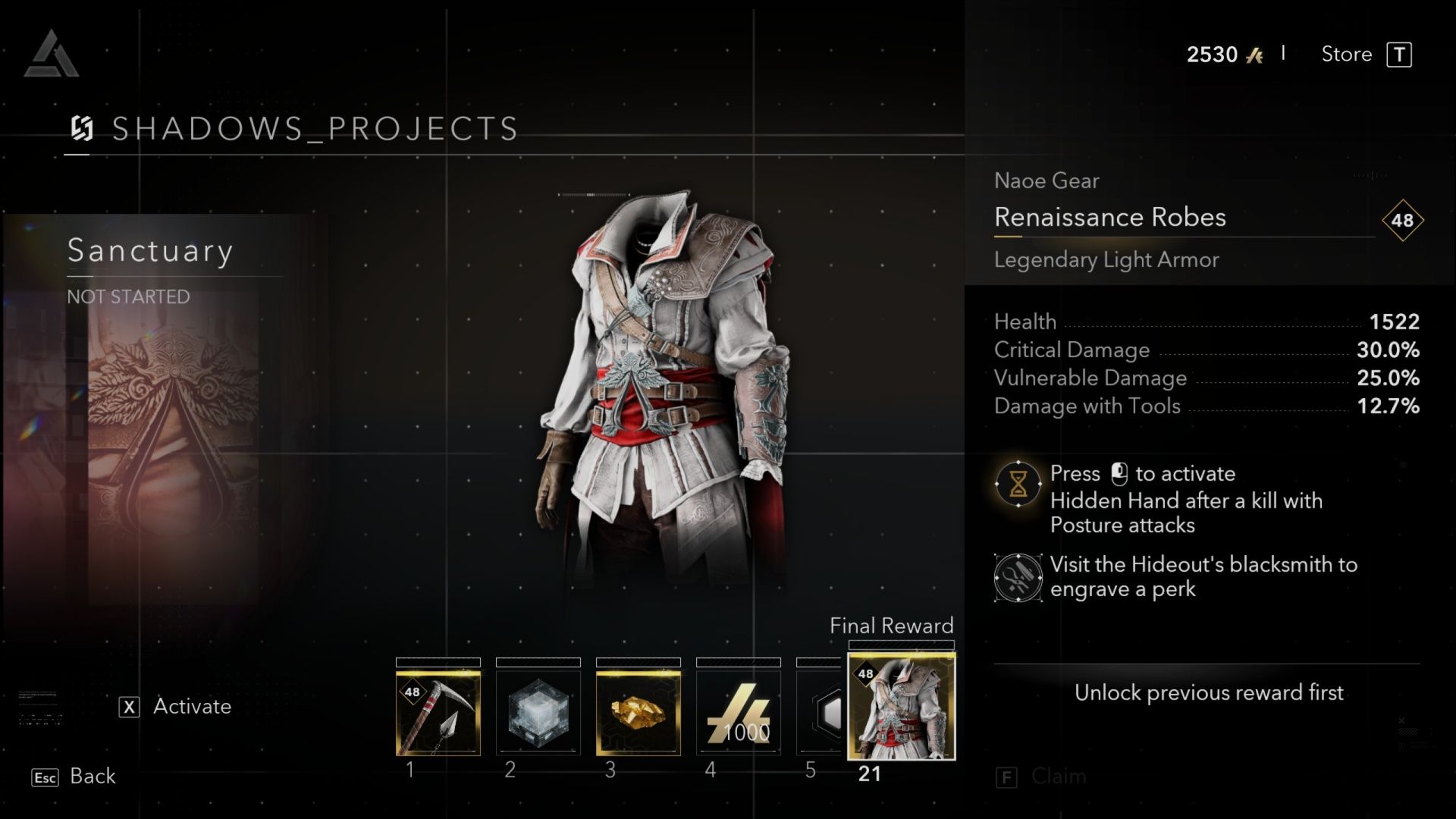Expand the Sanctuary project panel
The width and height of the screenshot is (1456, 819).
click(x=151, y=250)
